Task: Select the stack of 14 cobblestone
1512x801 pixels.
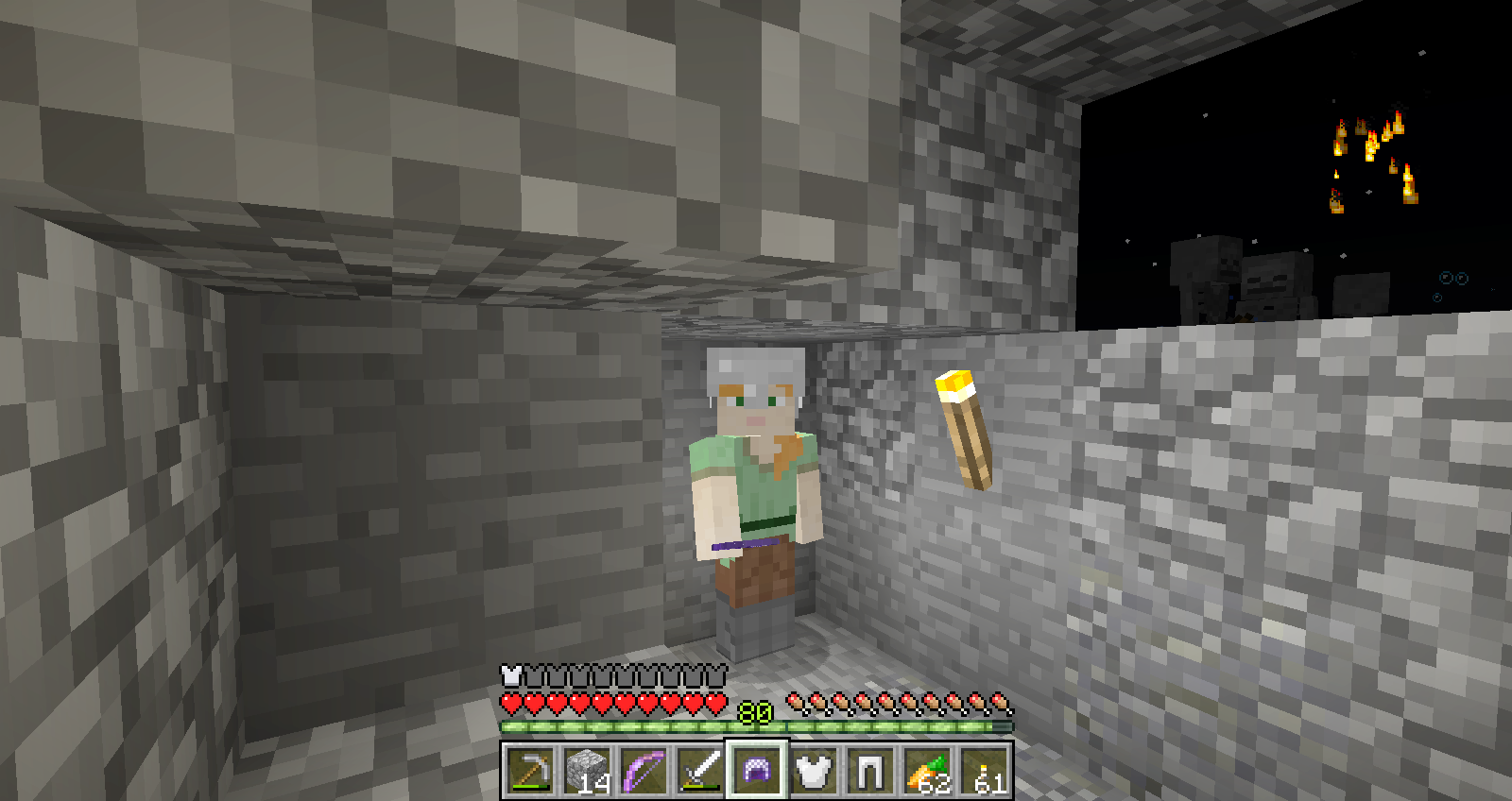Action: [586, 770]
